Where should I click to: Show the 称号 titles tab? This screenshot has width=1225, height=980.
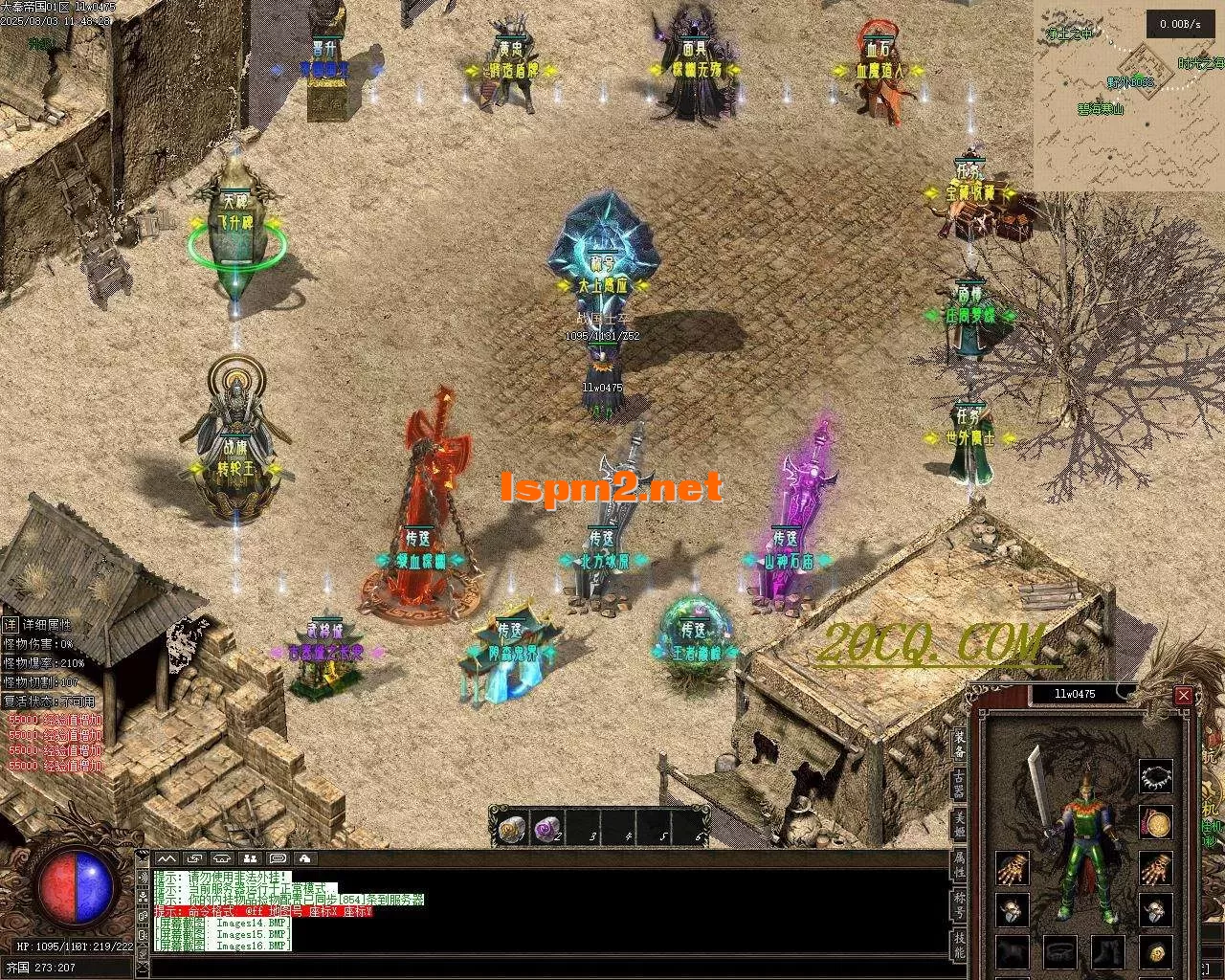(x=959, y=903)
